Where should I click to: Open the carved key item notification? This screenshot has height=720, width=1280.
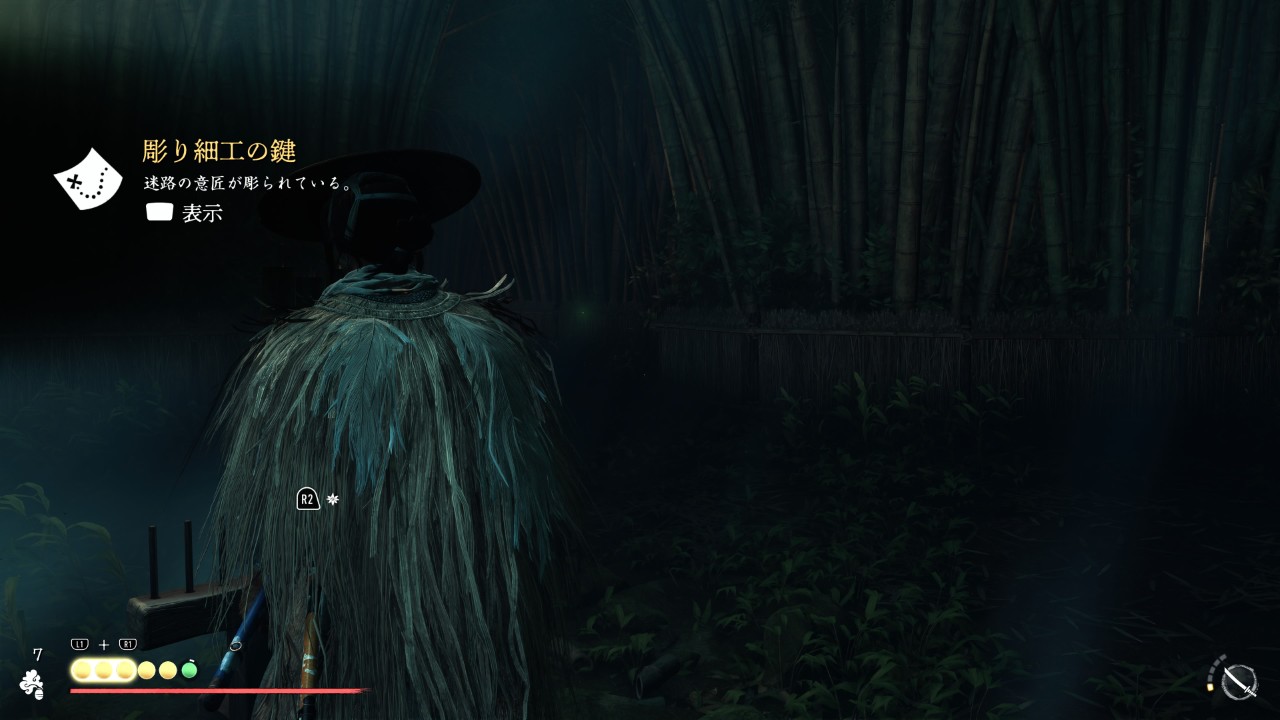click(x=219, y=152)
